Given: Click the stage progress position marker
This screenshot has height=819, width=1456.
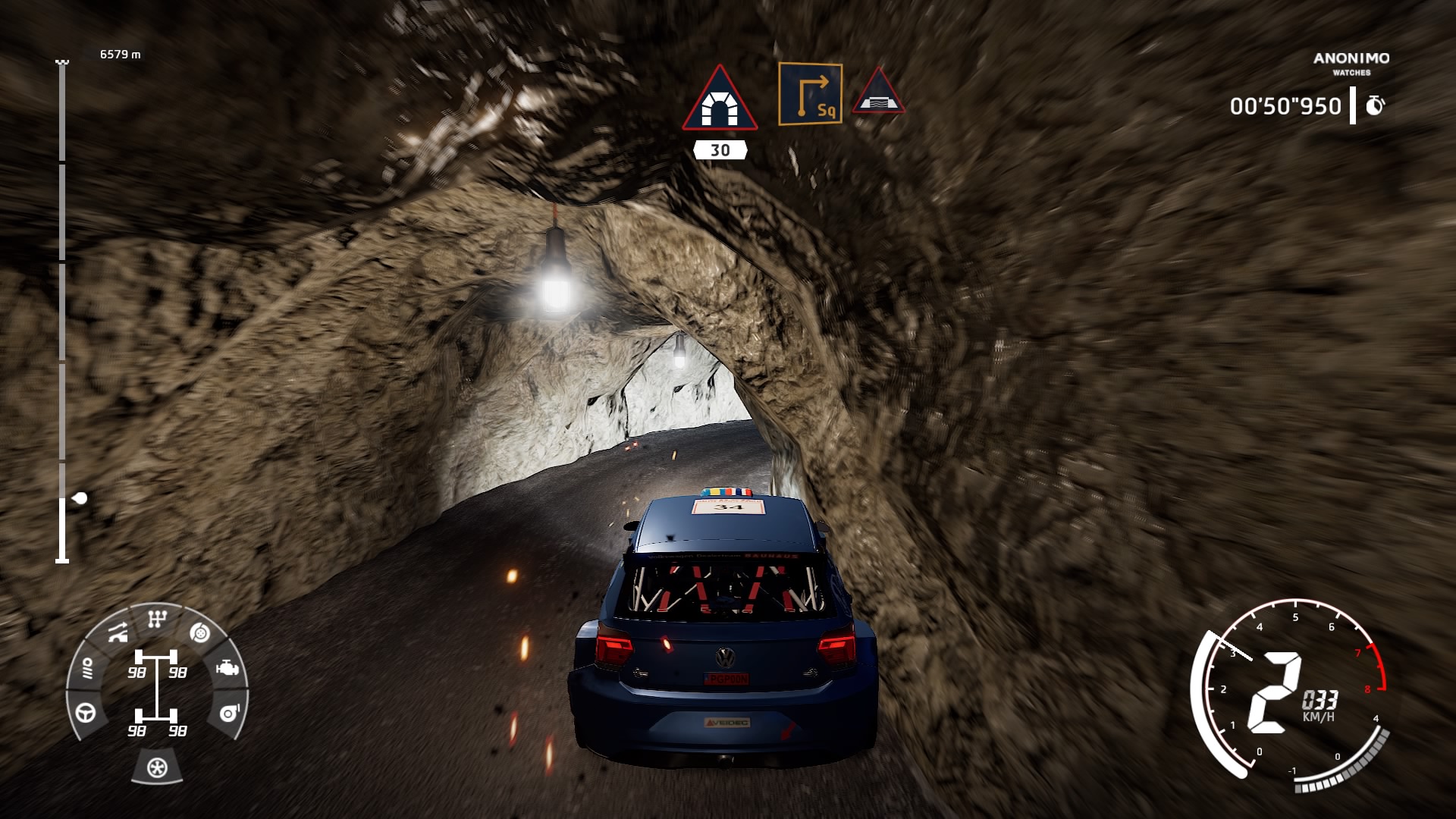Looking at the screenshot, I should tap(80, 498).
